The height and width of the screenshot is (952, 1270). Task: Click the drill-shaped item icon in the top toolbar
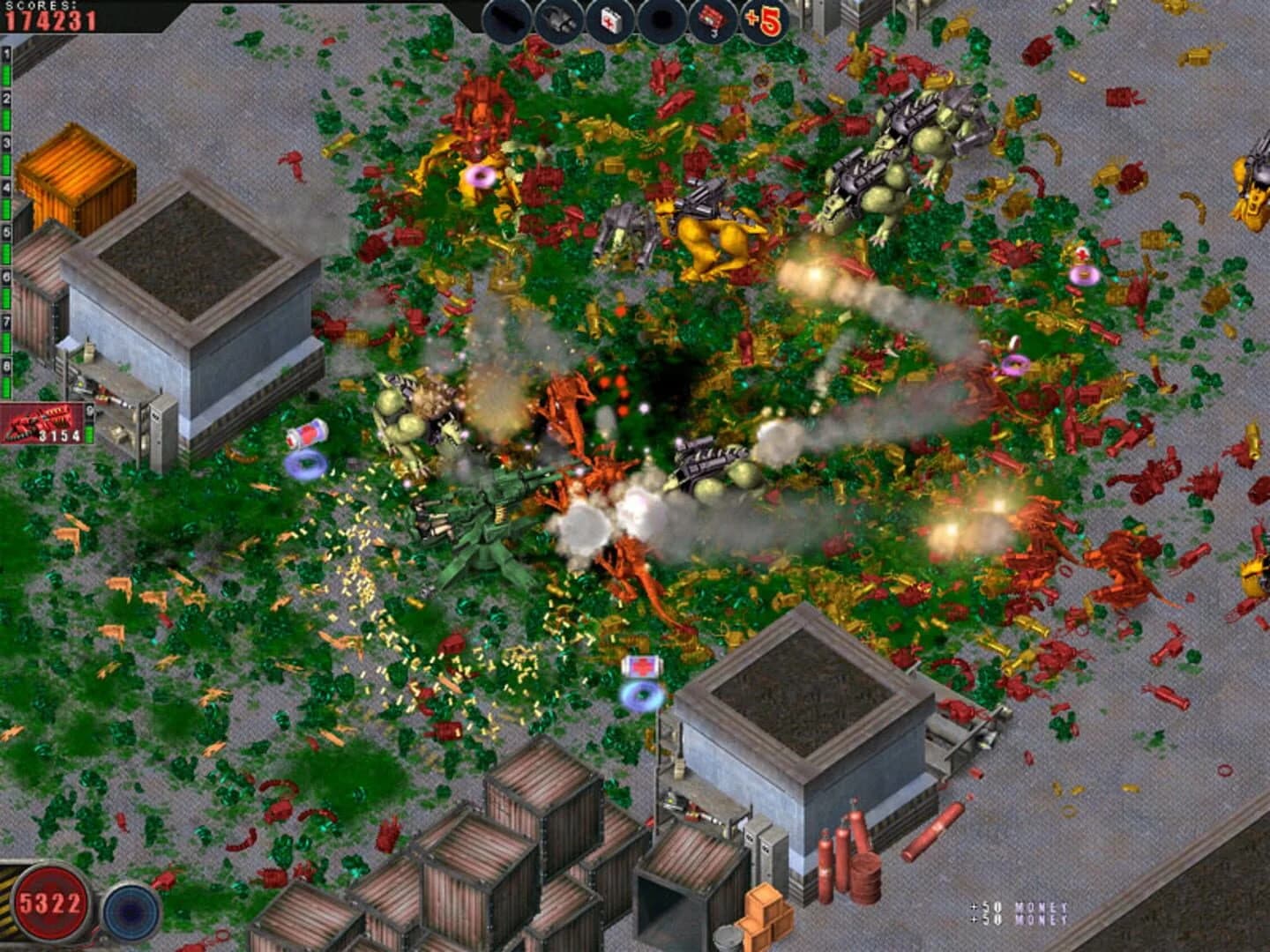pyautogui.click(x=557, y=16)
